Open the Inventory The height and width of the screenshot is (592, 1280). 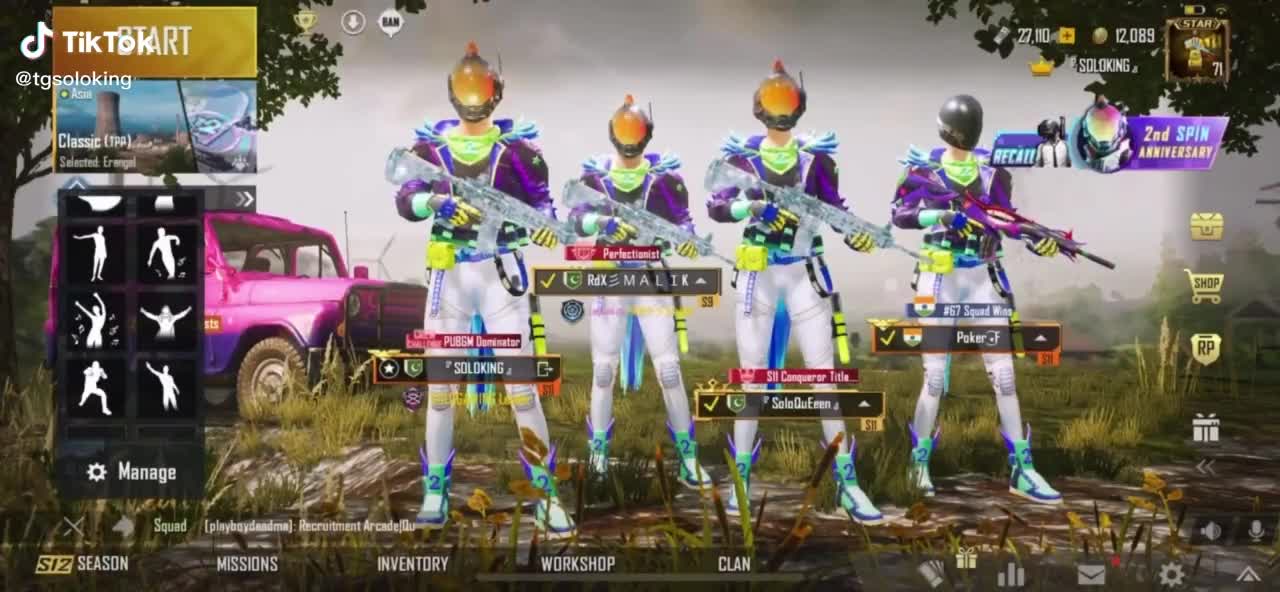(412, 564)
